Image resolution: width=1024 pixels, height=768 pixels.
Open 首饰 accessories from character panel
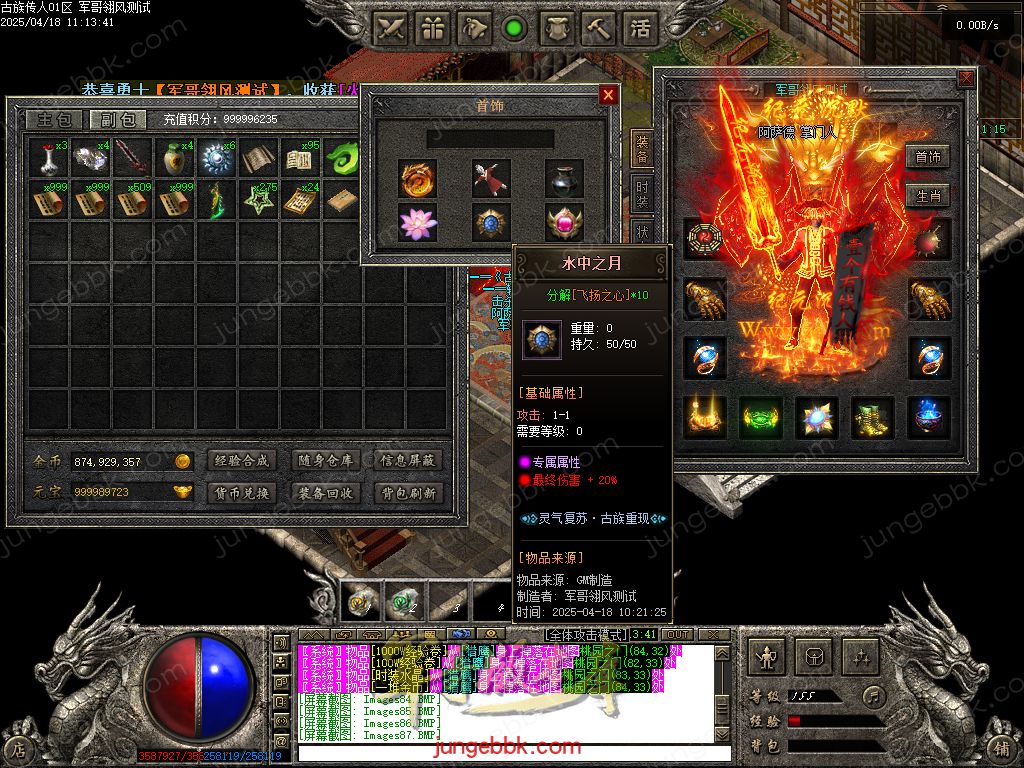point(927,157)
